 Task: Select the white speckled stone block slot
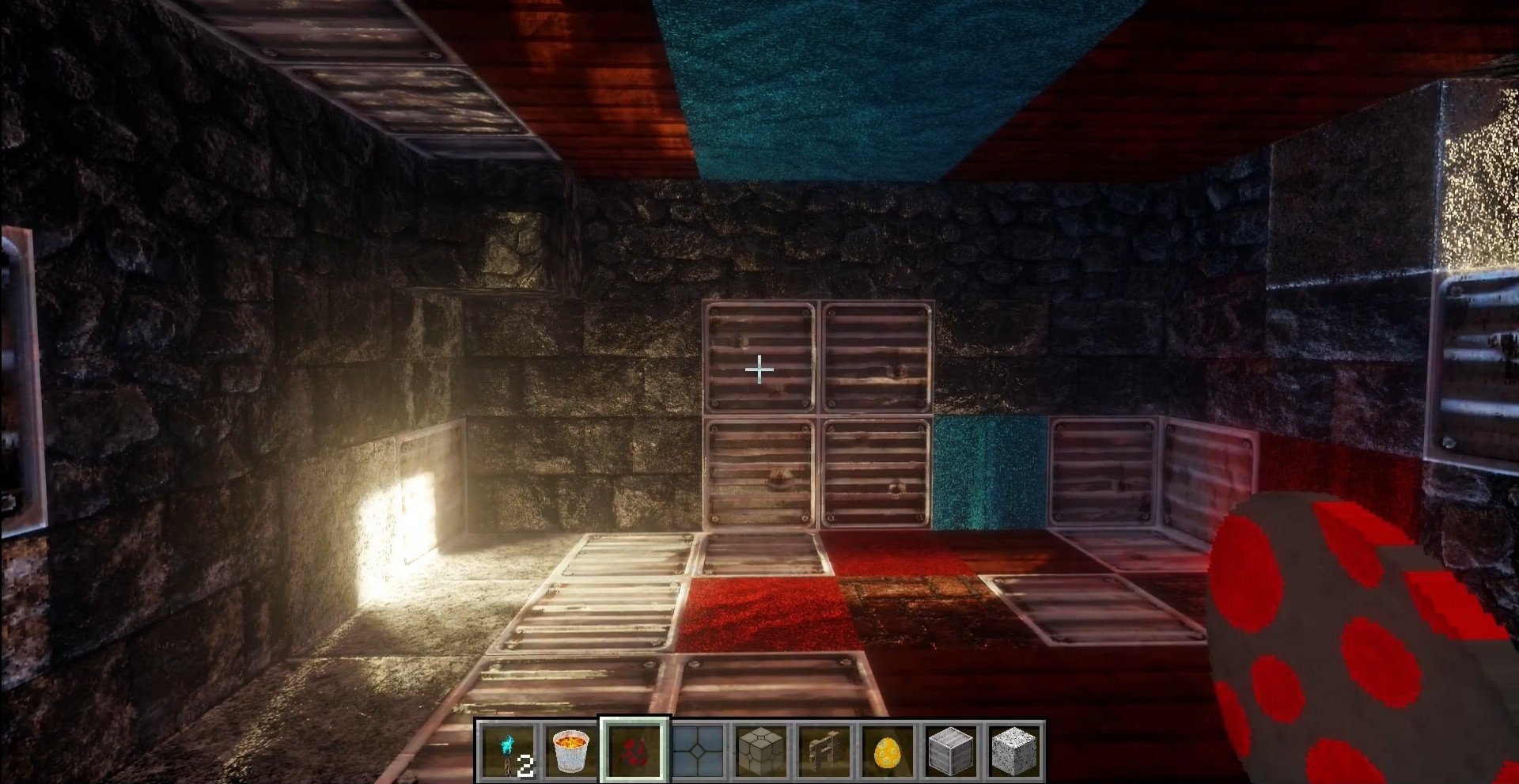pos(1013,751)
